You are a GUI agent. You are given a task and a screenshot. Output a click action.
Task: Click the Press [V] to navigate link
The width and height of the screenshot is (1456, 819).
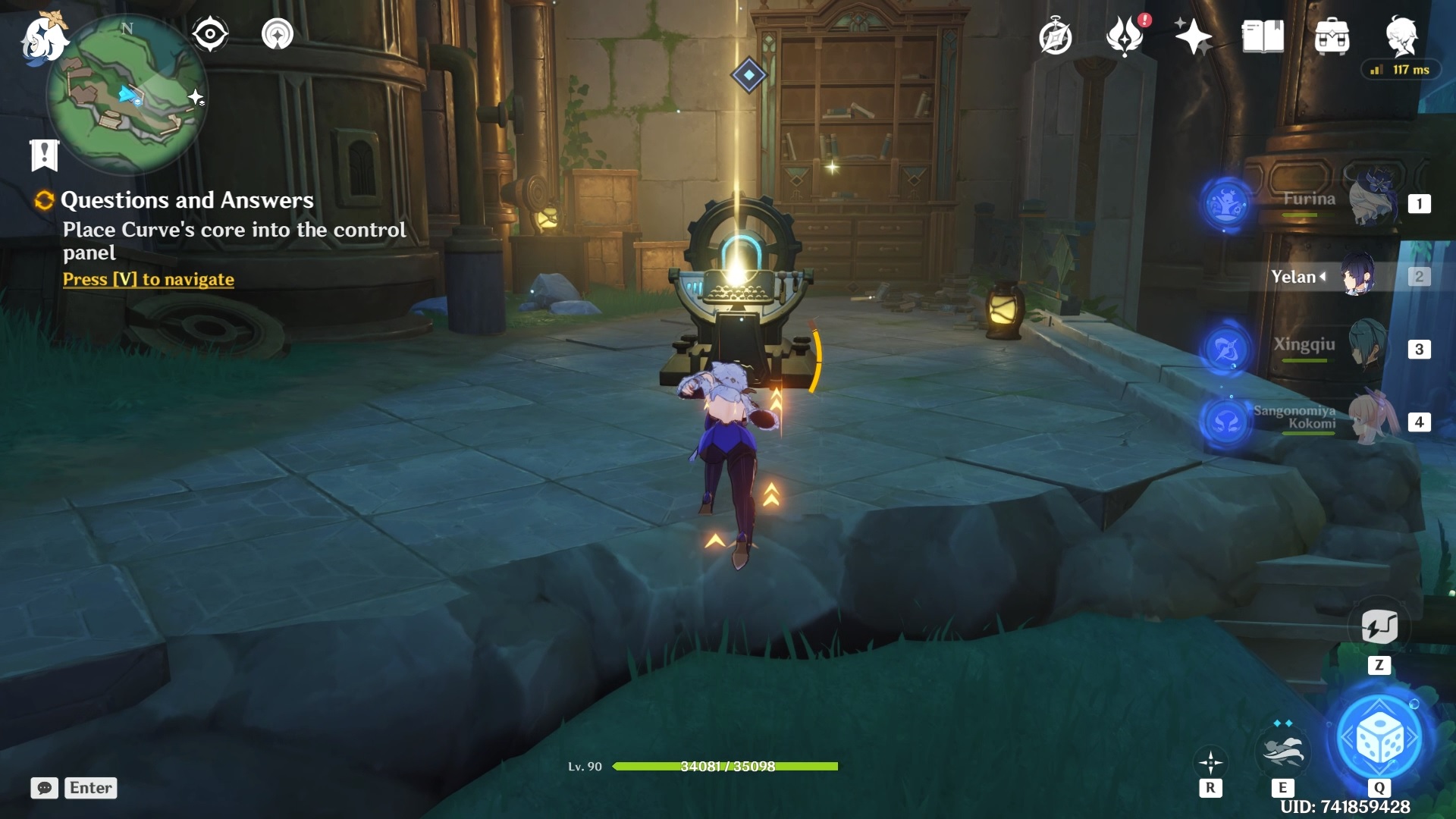(147, 279)
